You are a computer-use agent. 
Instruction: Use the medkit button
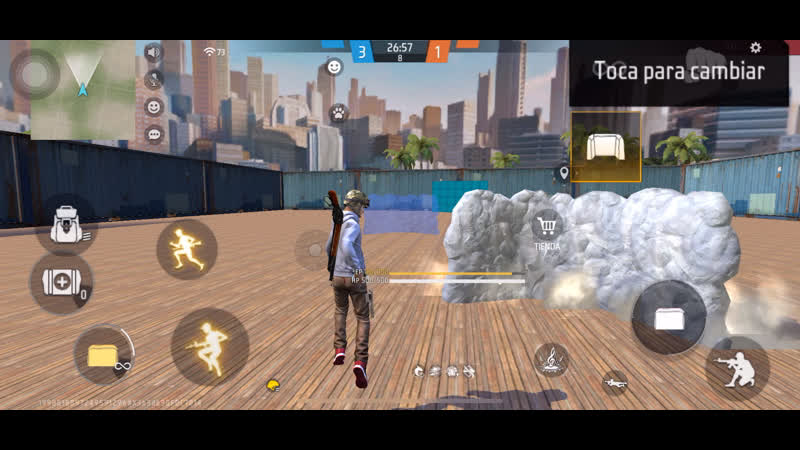60,283
